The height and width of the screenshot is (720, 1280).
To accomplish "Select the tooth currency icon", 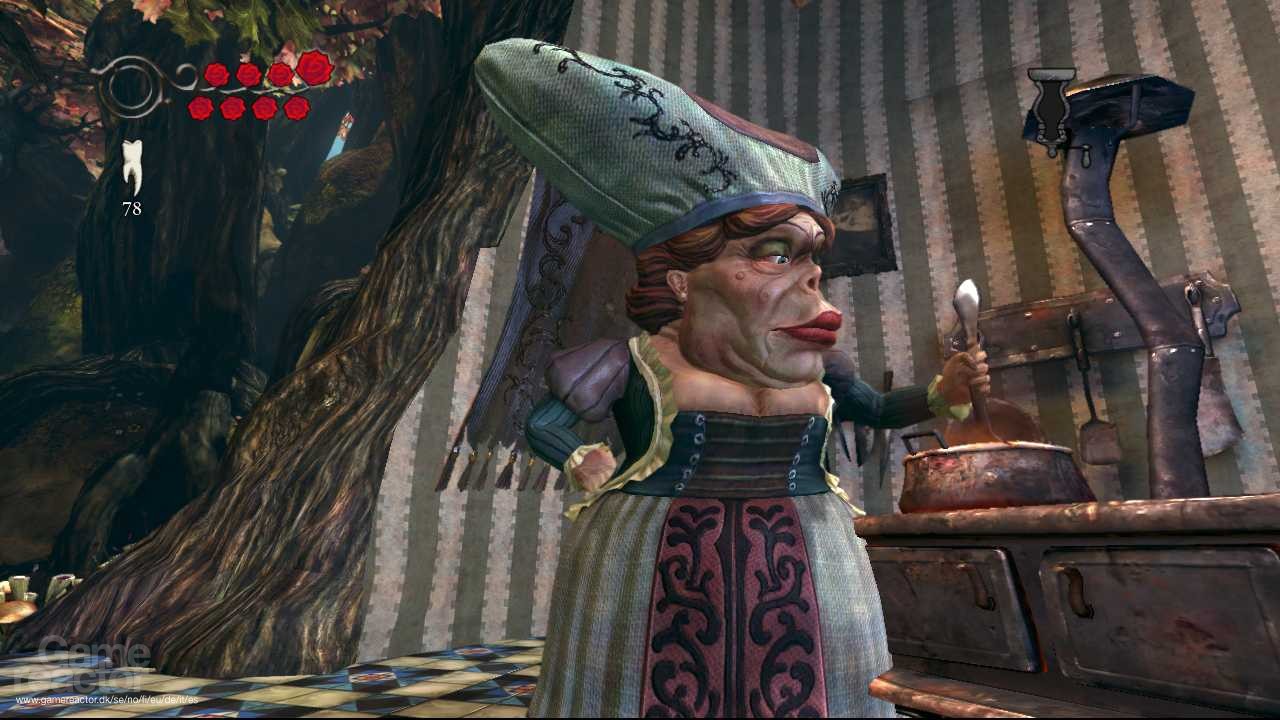I will 133,163.
